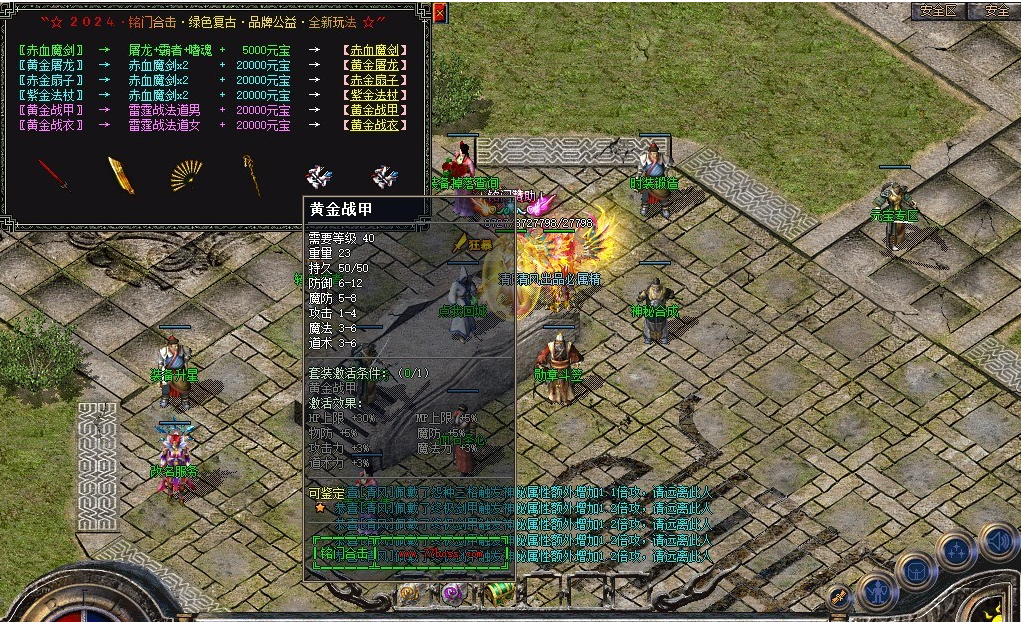
Task: Click the 赤金扇子 exchange link
Action: 372,80
